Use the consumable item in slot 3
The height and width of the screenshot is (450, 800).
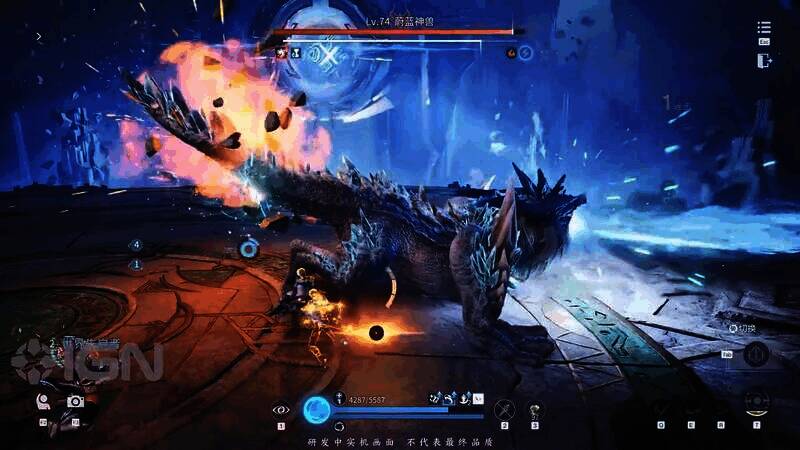coord(535,409)
